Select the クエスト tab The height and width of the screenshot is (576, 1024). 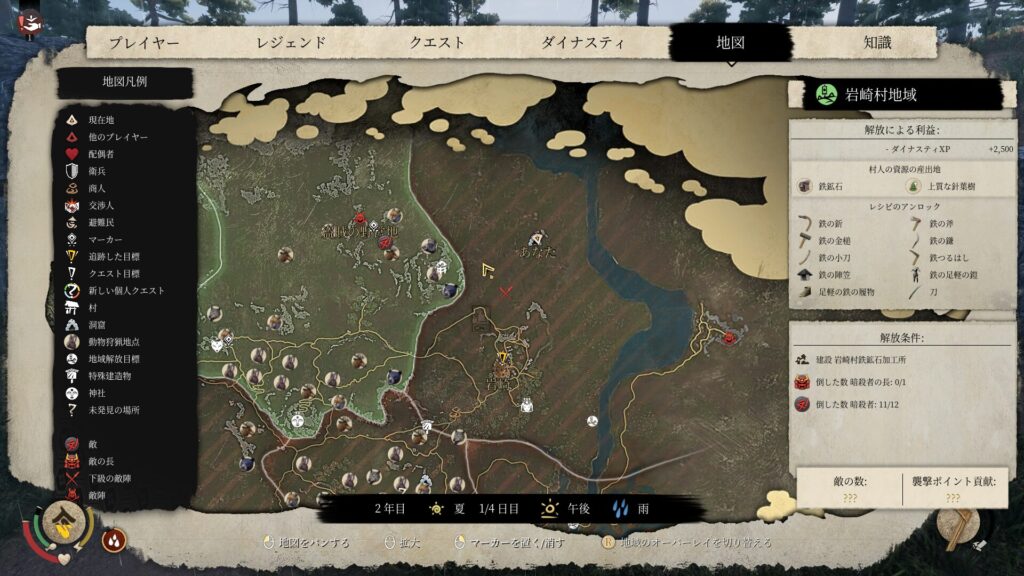437,43
